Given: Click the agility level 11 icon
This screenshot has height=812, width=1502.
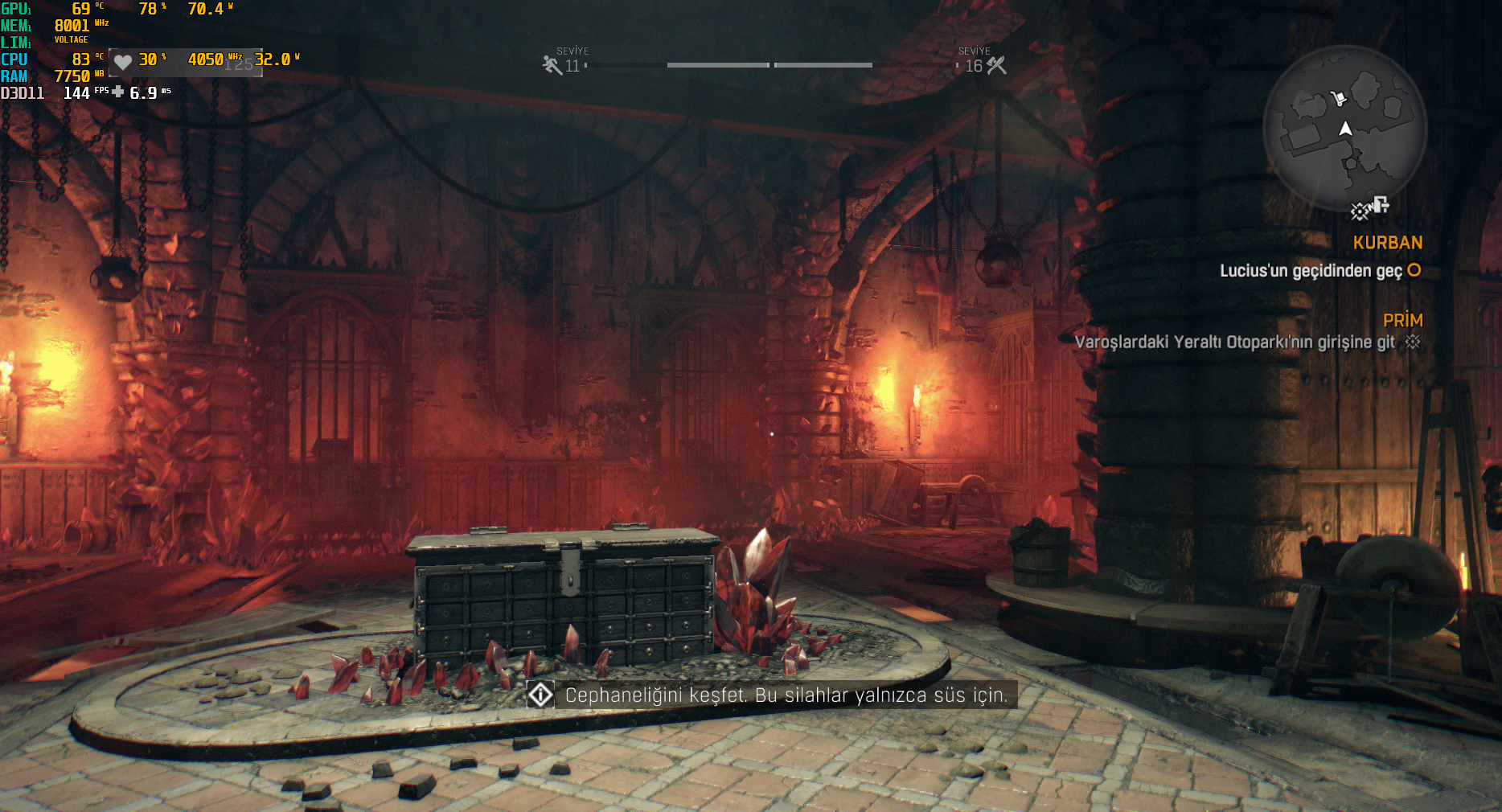Looking at the screenshot, I should click(x=552, y=65).
